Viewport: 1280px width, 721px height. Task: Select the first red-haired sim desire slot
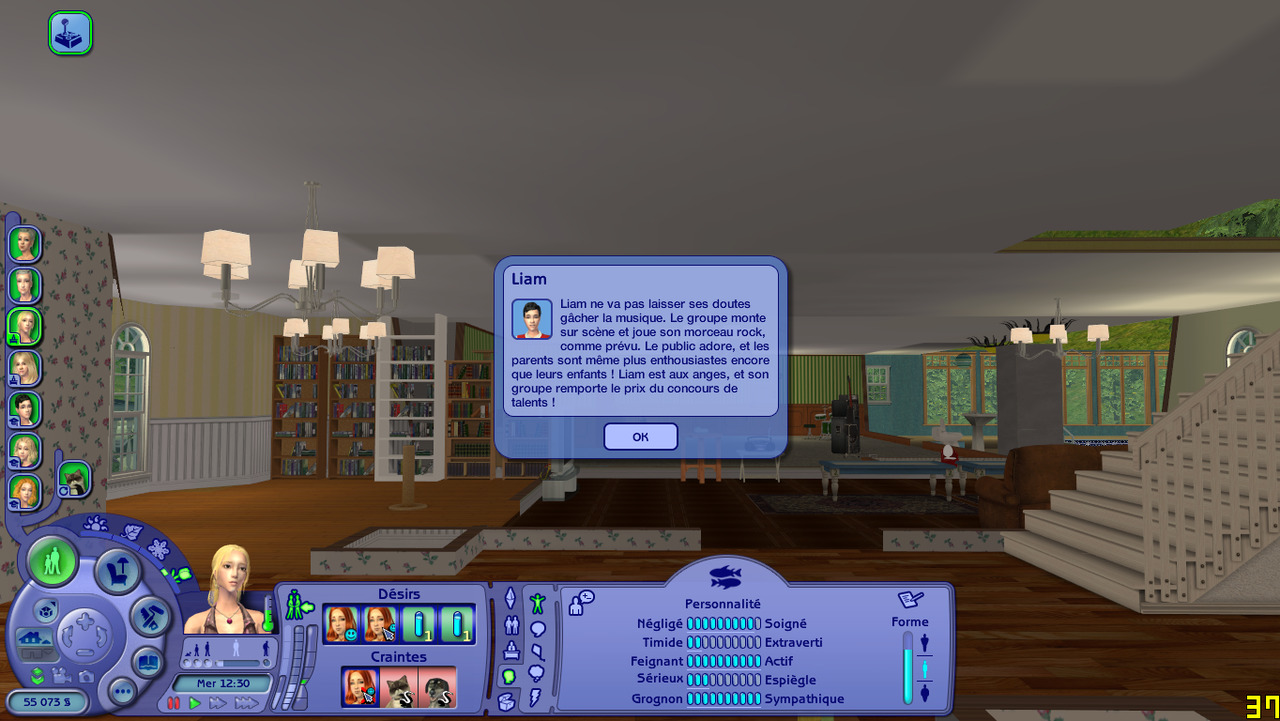click(x=342, y=625)
